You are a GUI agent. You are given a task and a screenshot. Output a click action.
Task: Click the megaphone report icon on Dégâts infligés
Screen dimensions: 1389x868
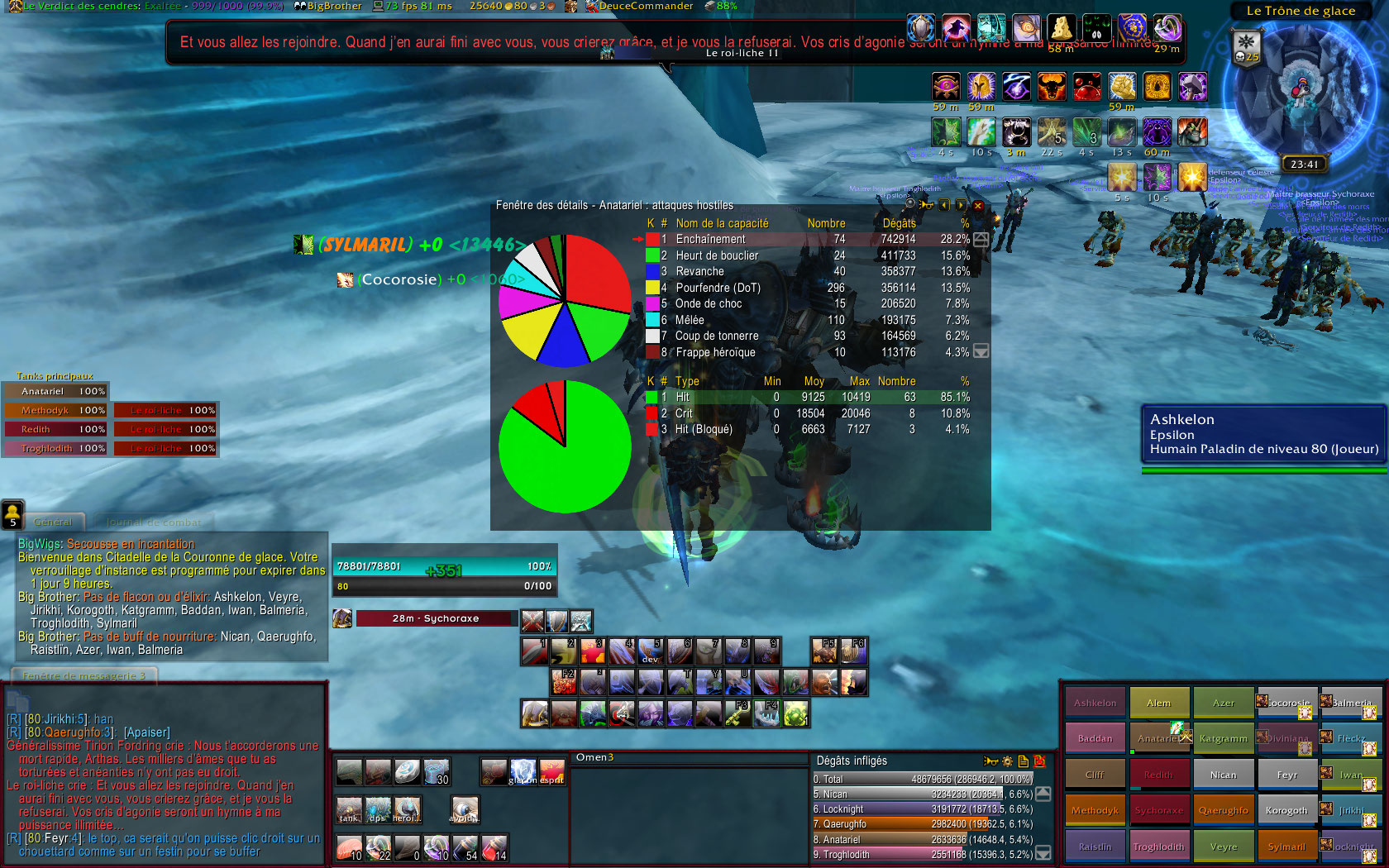990,760
